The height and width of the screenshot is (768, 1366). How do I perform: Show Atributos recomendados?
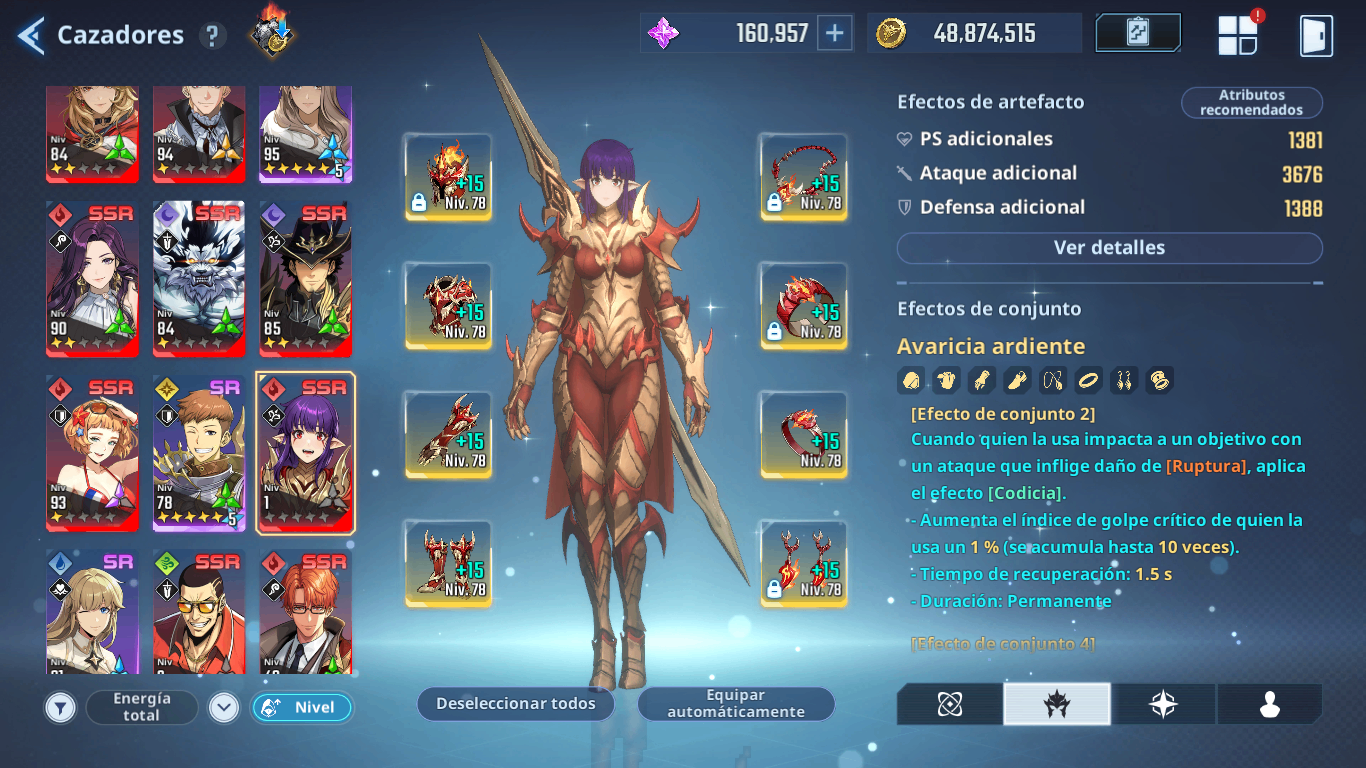[x=1251, y=103]
